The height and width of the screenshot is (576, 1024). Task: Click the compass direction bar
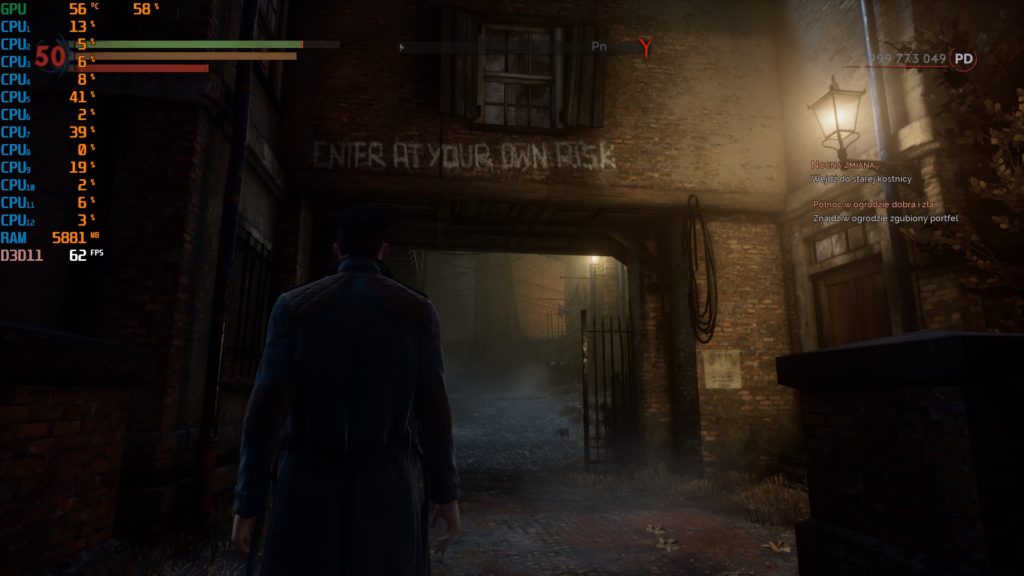520,47
